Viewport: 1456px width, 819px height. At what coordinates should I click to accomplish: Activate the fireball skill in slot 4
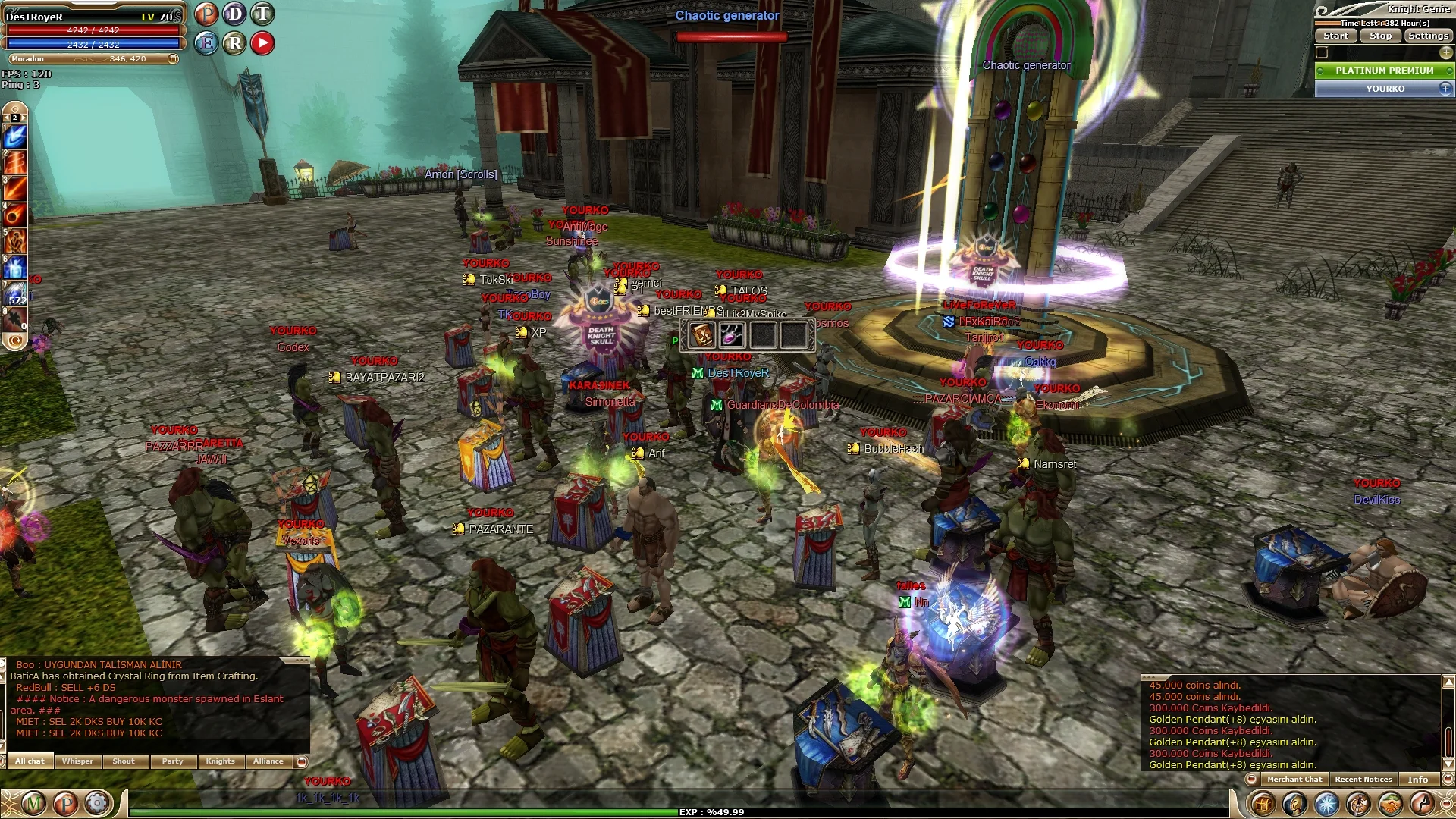click(15, 215)
